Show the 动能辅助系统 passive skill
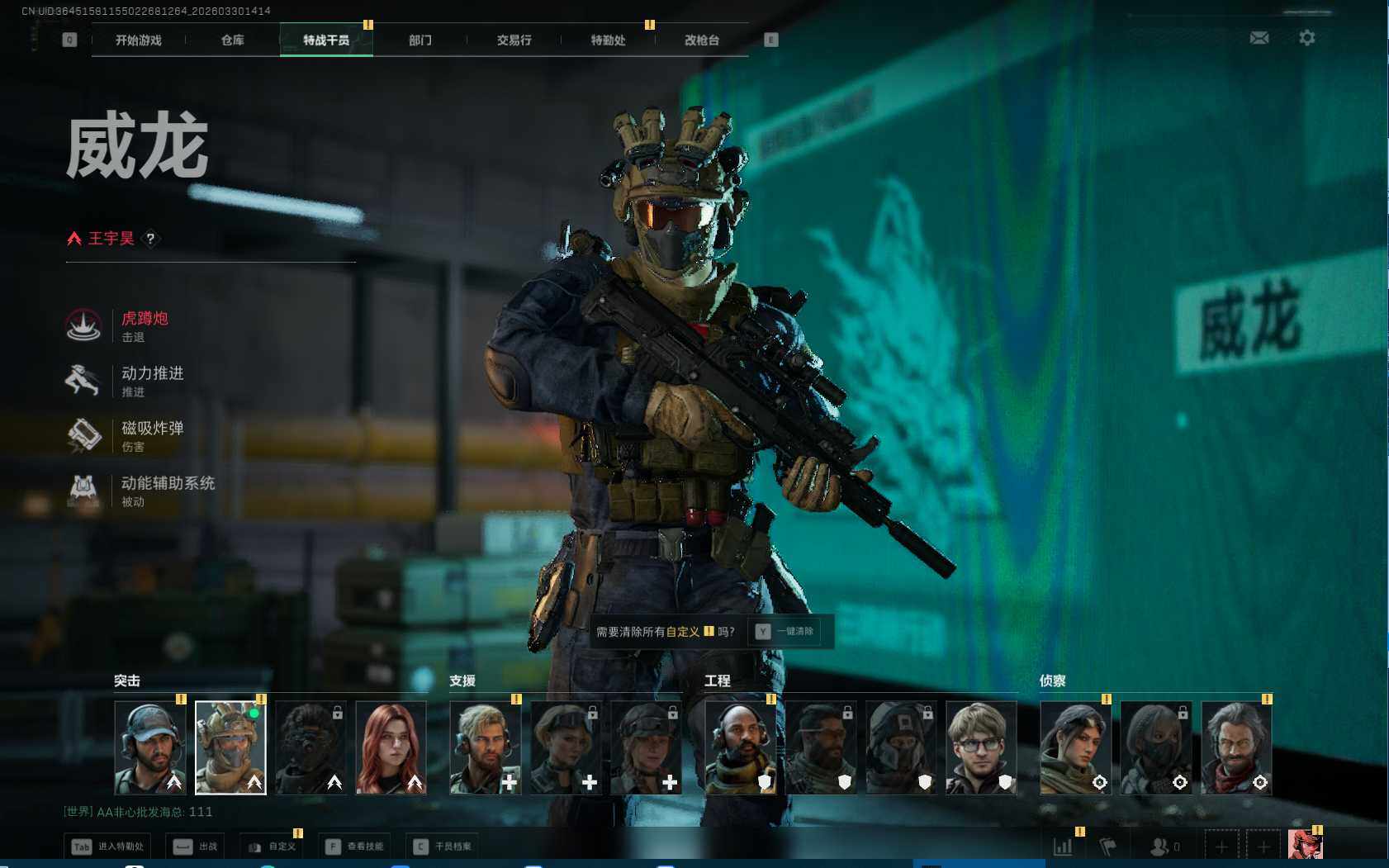1389x868 pixels. [167, 490]
